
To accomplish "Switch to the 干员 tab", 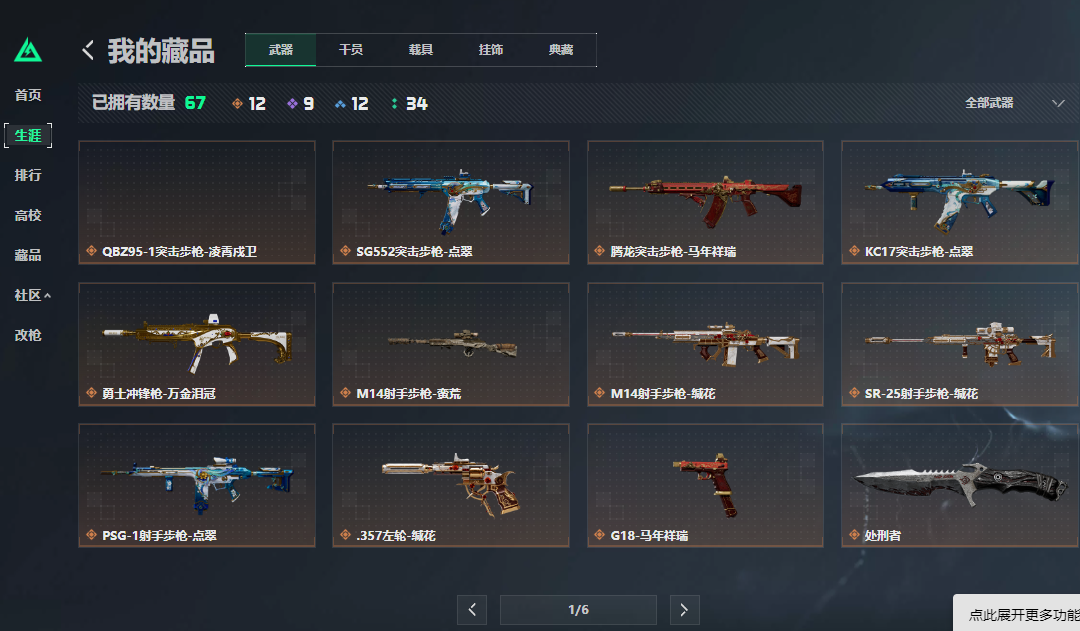I will click(351, 50).
